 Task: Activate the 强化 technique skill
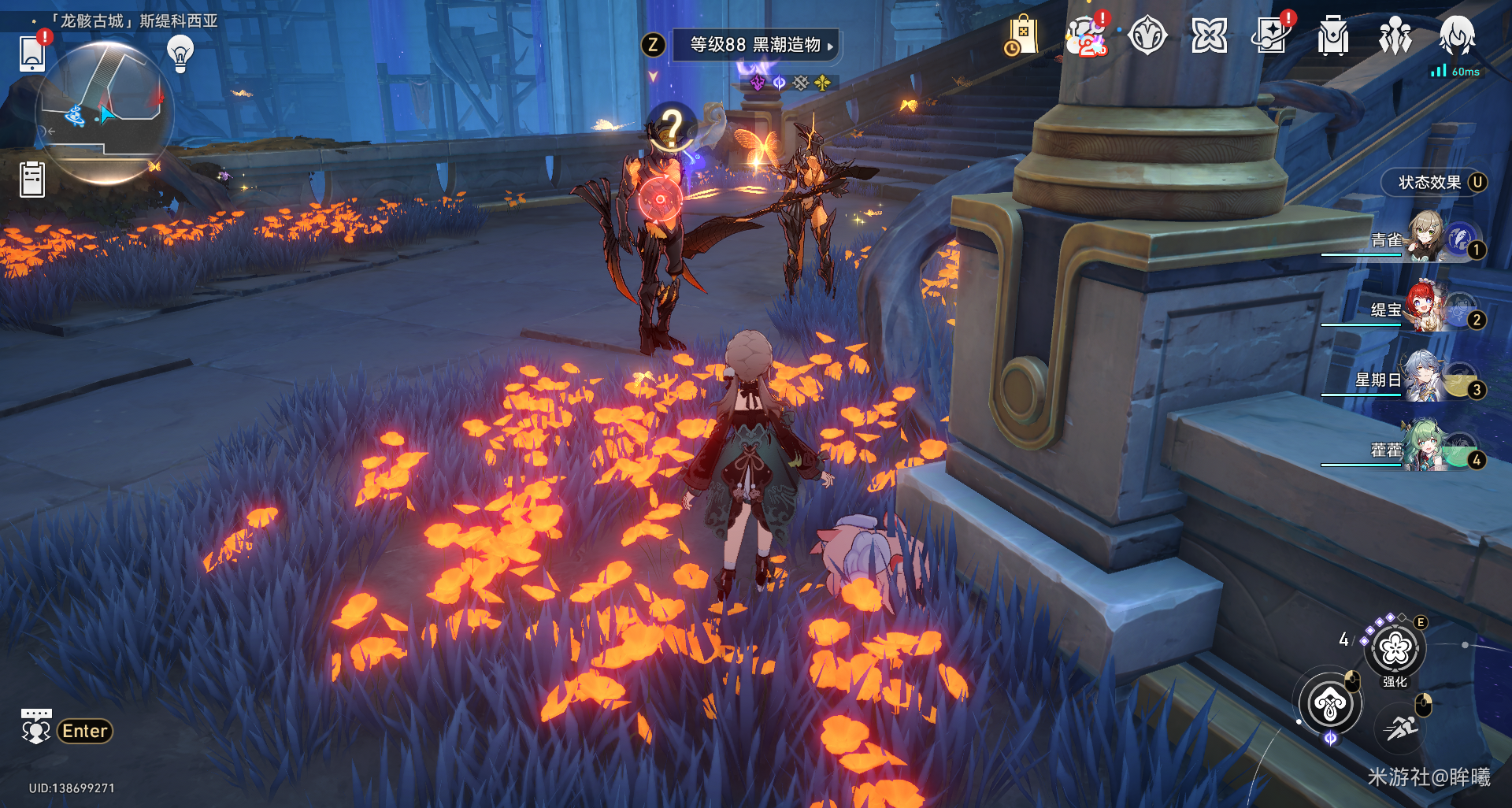click(x=1395, y=650)
